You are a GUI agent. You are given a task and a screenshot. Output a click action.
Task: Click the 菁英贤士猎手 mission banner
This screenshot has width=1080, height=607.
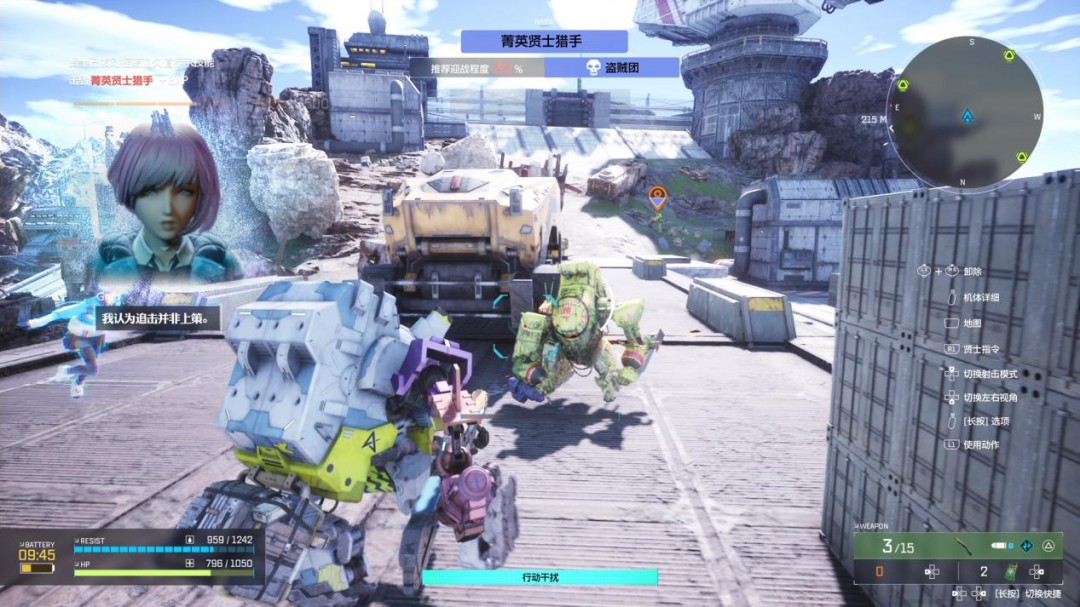(544, 41)
